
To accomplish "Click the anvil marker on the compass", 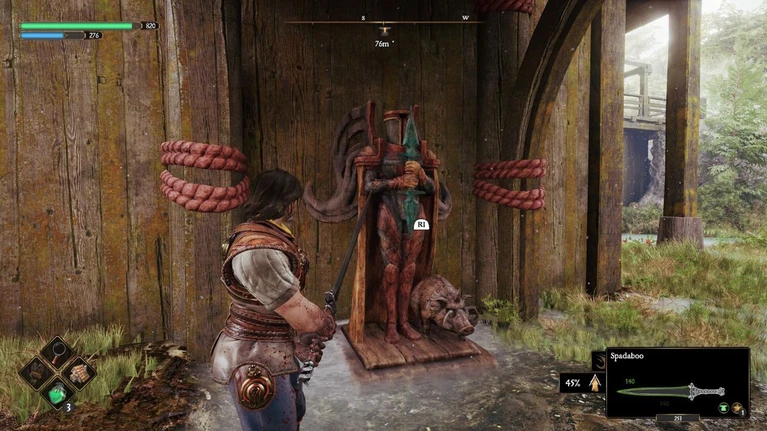I will [382, 31].
